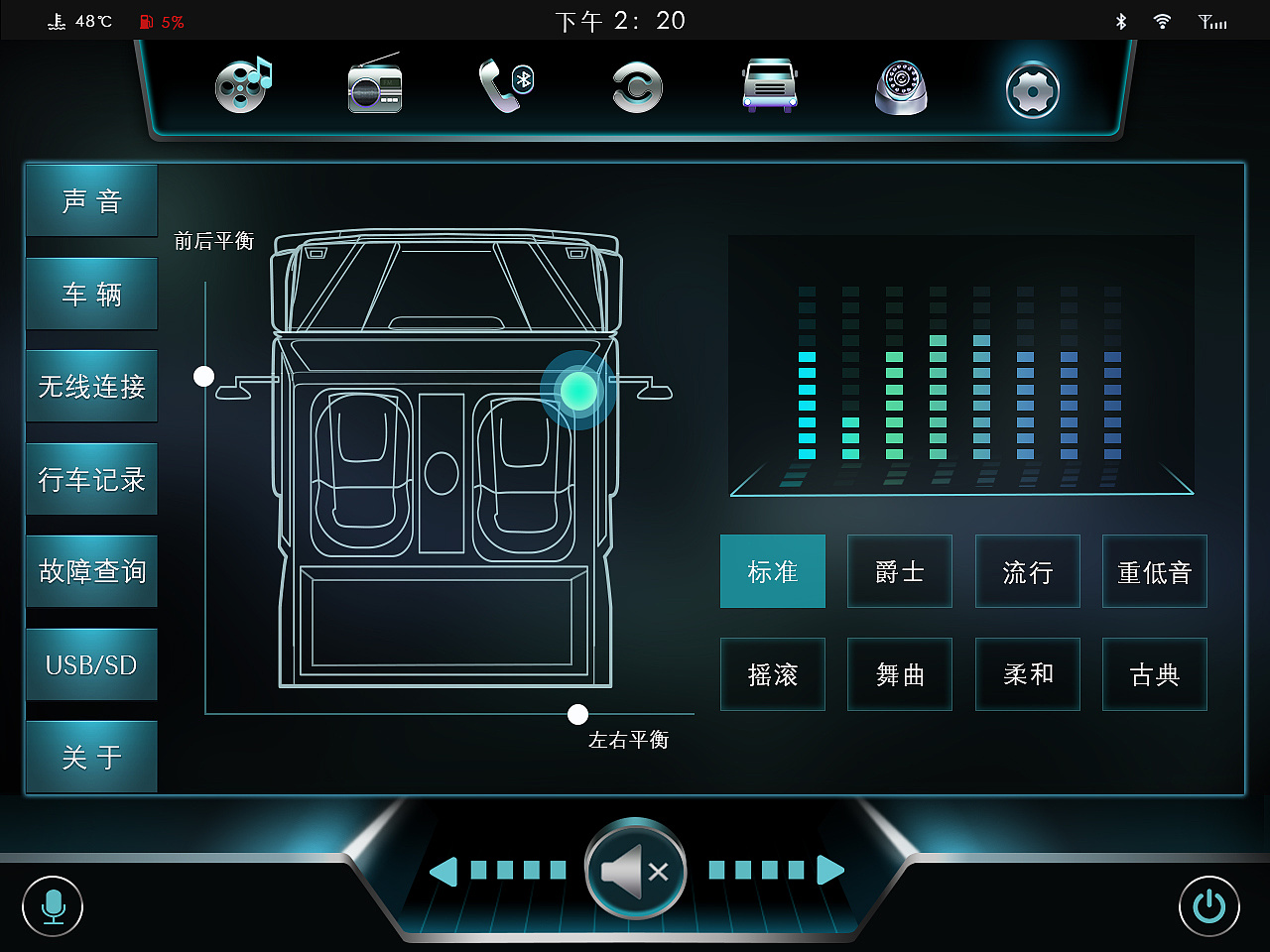Open the music/video player icon
The image size is (1270, 952).
(x=241, y=86)
